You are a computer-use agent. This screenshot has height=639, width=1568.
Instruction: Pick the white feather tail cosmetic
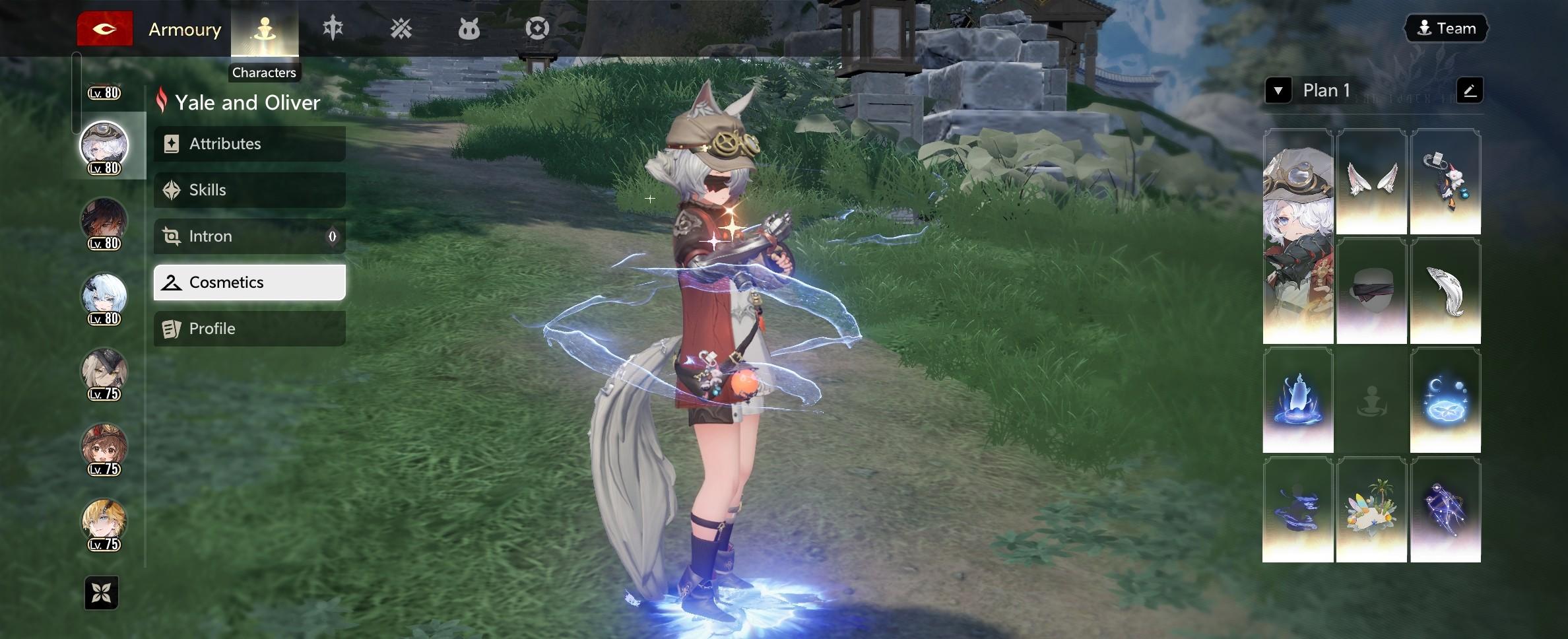pos(1445,291)
